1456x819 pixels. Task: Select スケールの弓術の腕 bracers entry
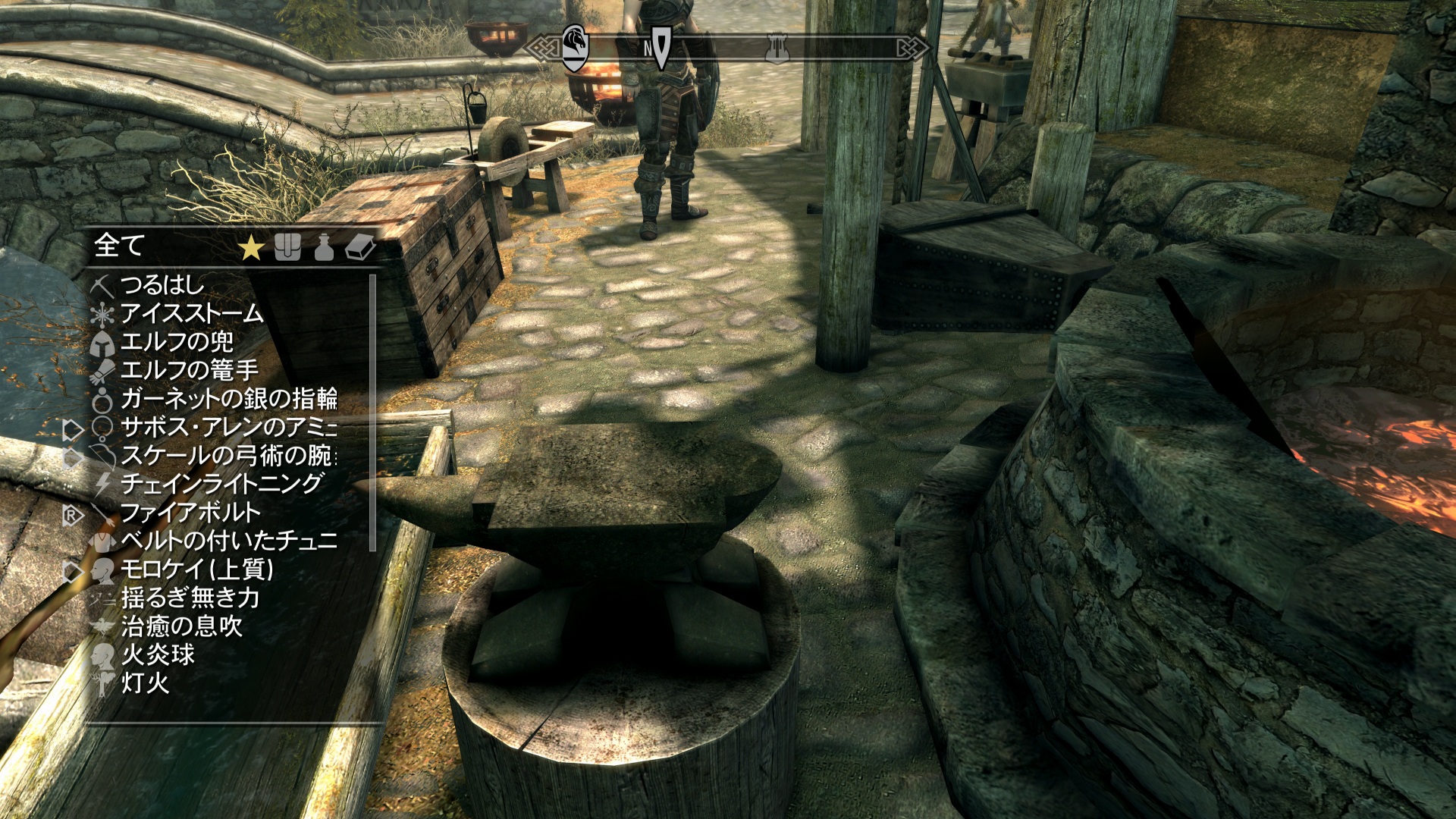(x=228, y=456)
